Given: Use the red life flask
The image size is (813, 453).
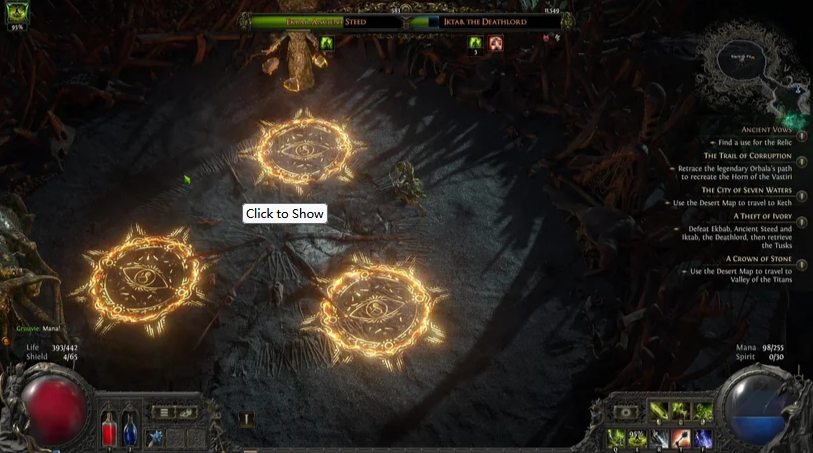Looking at the screenshot, I should (109, 429).
